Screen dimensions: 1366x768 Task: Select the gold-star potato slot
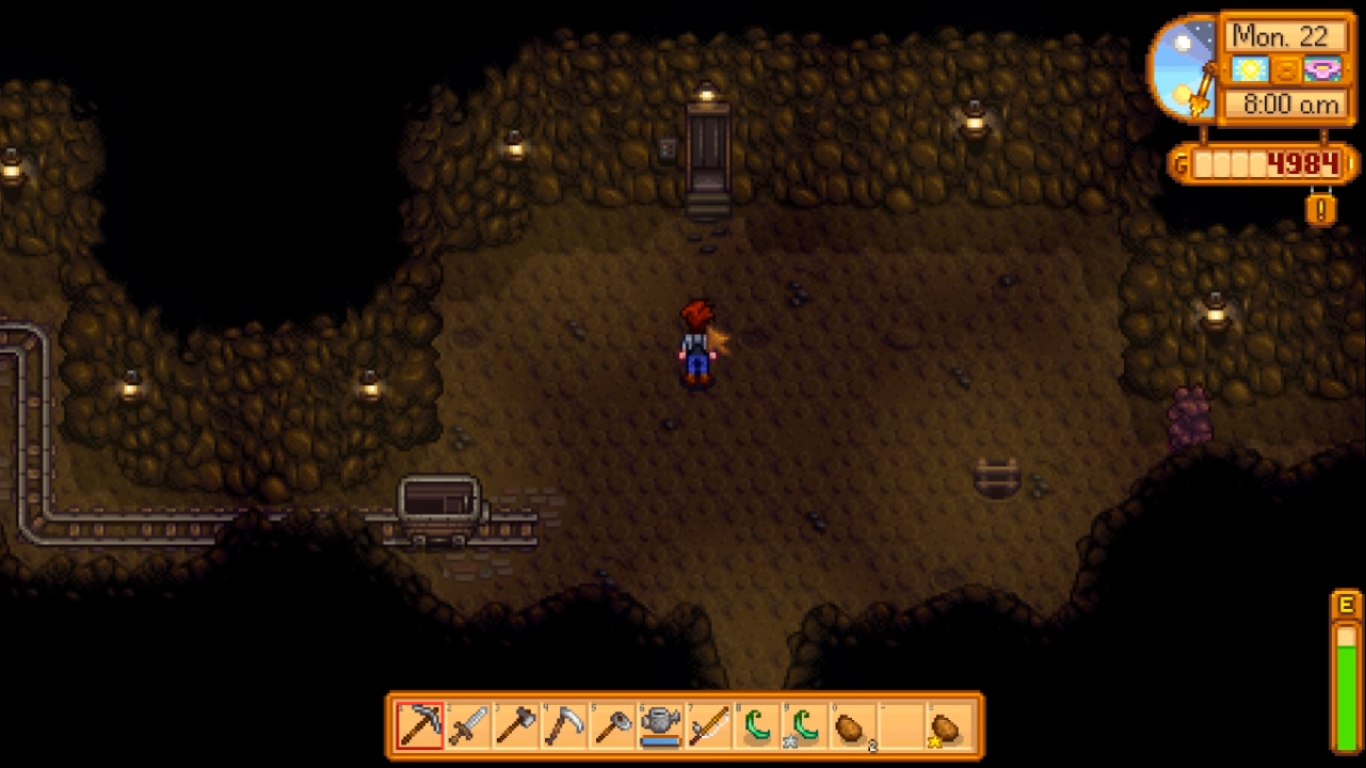coord(947,726)
